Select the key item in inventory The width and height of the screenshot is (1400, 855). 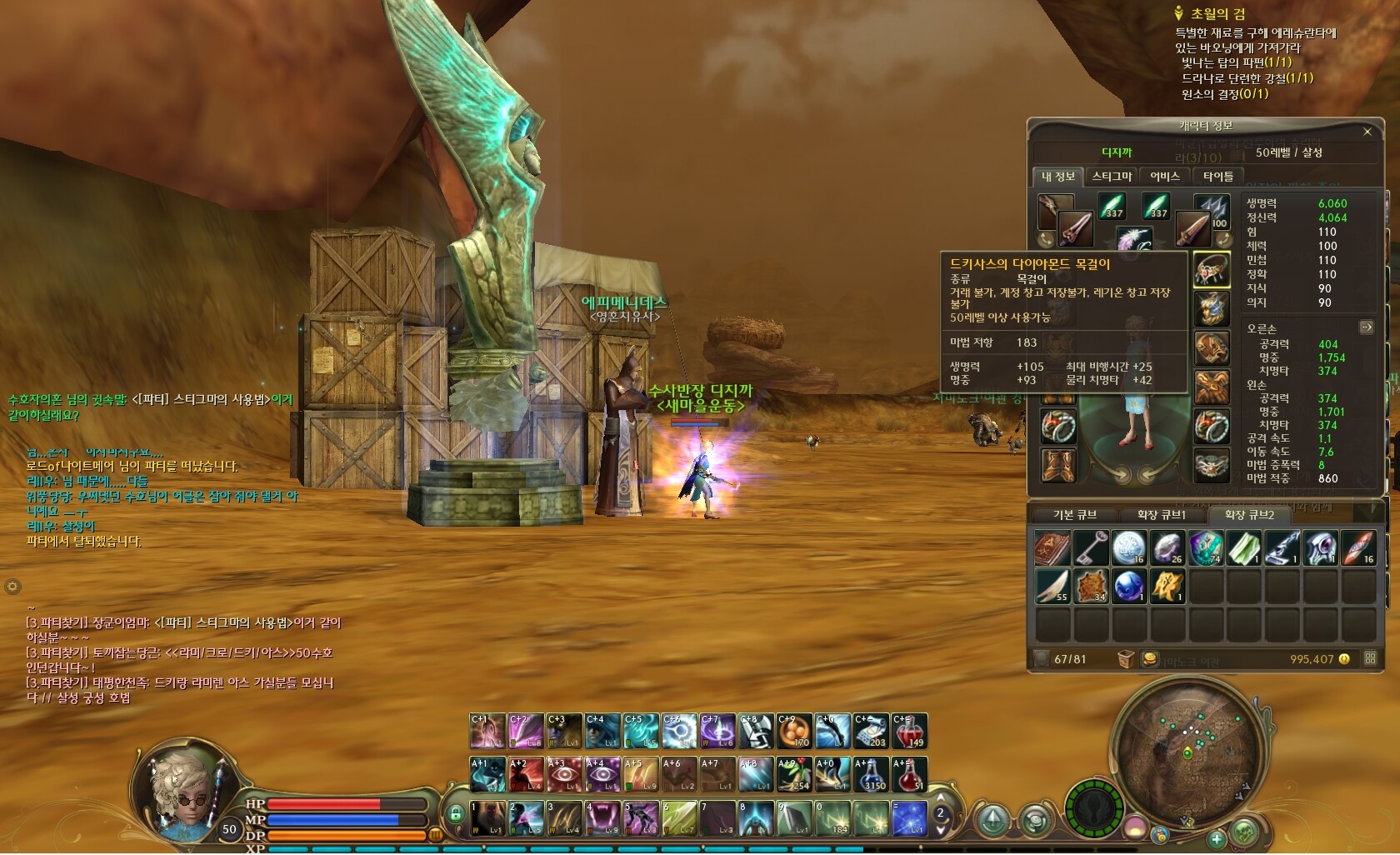1090,548
